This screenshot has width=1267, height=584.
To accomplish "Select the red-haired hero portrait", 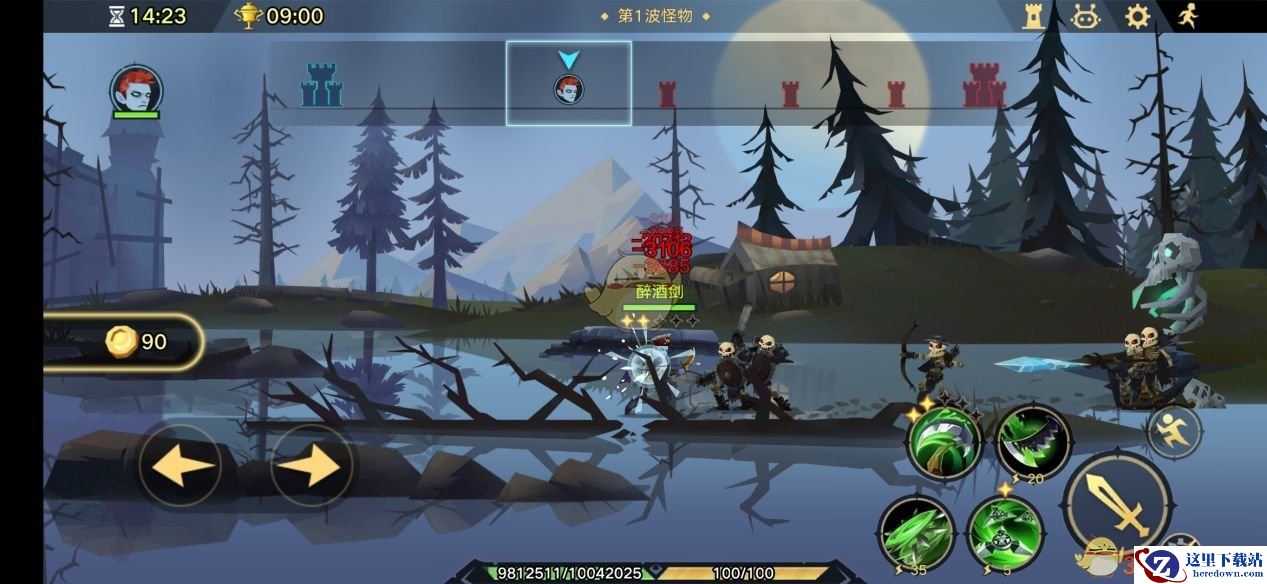I will pos(136,90).
